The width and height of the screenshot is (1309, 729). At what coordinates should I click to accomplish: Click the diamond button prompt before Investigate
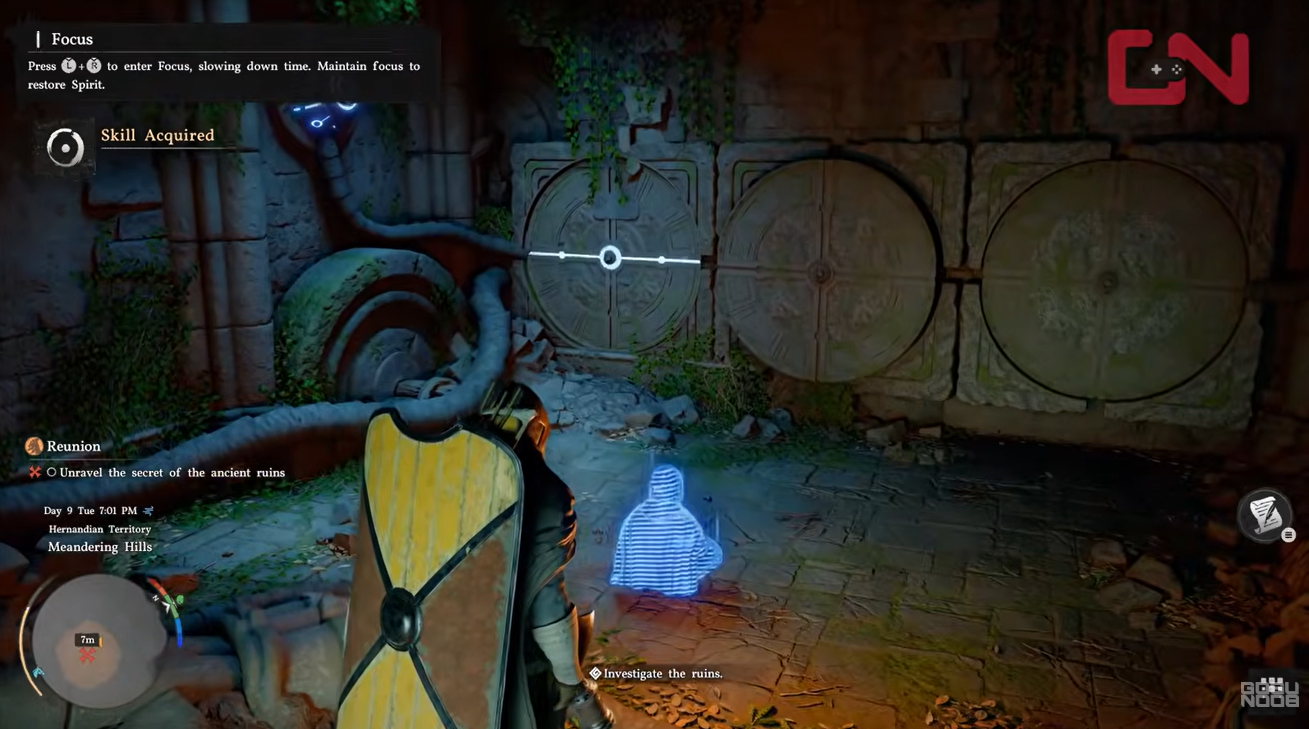pyautogui.click(x=595, y=673)
